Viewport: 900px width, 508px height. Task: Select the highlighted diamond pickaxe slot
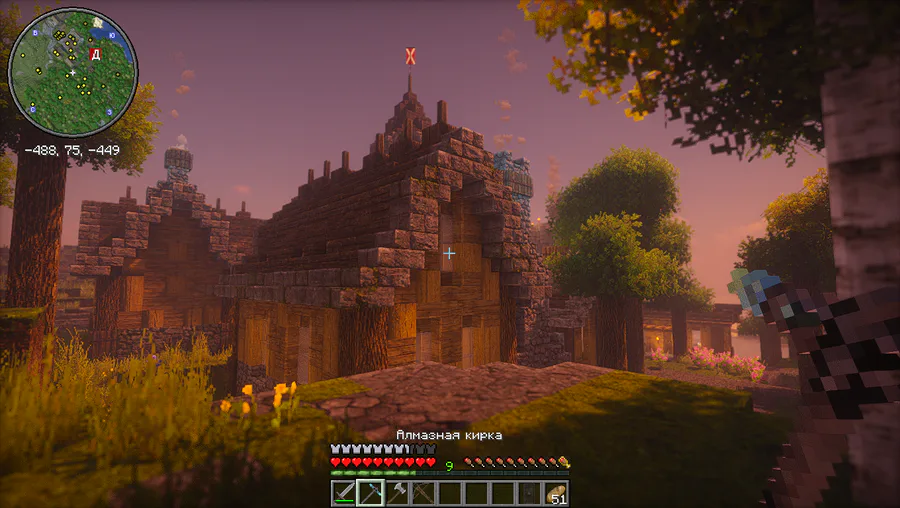[x=371, y=493]
